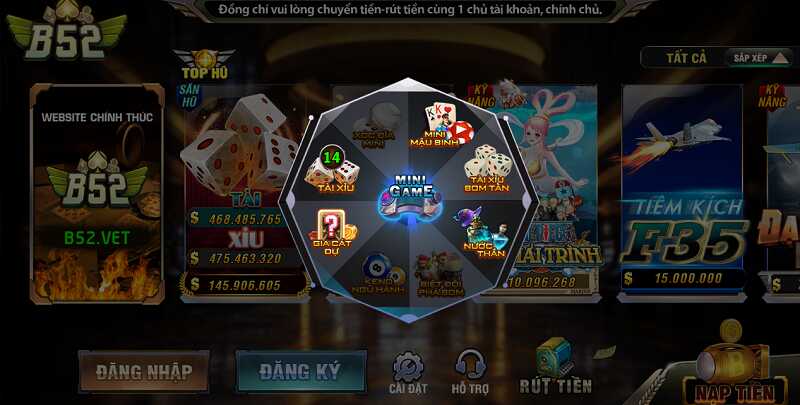Open the B52.VET official website banner
Image resolution: width=800 pixels, height=405 pixels.
pyautogui.click(x=97, y=190)
